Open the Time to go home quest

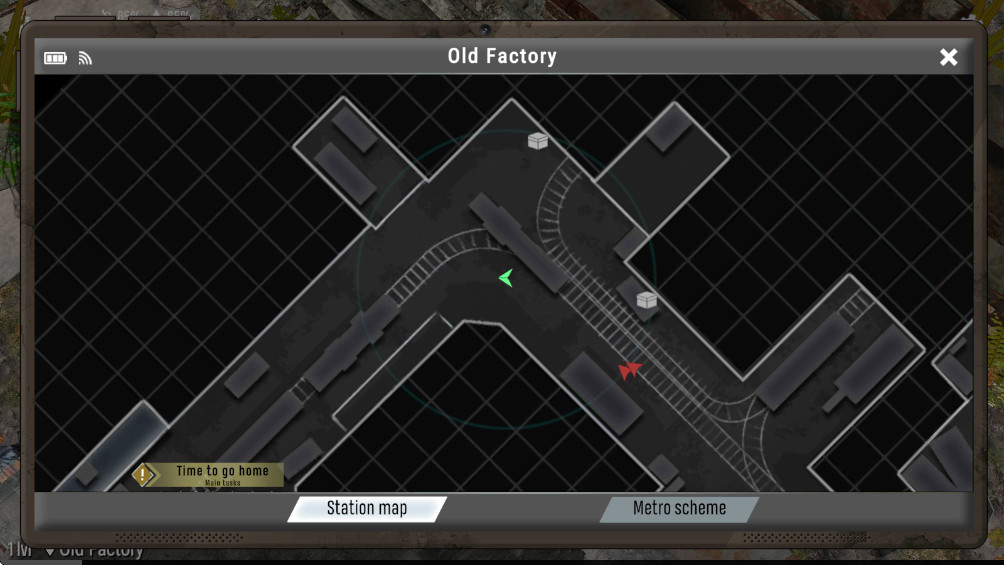pyautogui.click(x=209, y=475)
